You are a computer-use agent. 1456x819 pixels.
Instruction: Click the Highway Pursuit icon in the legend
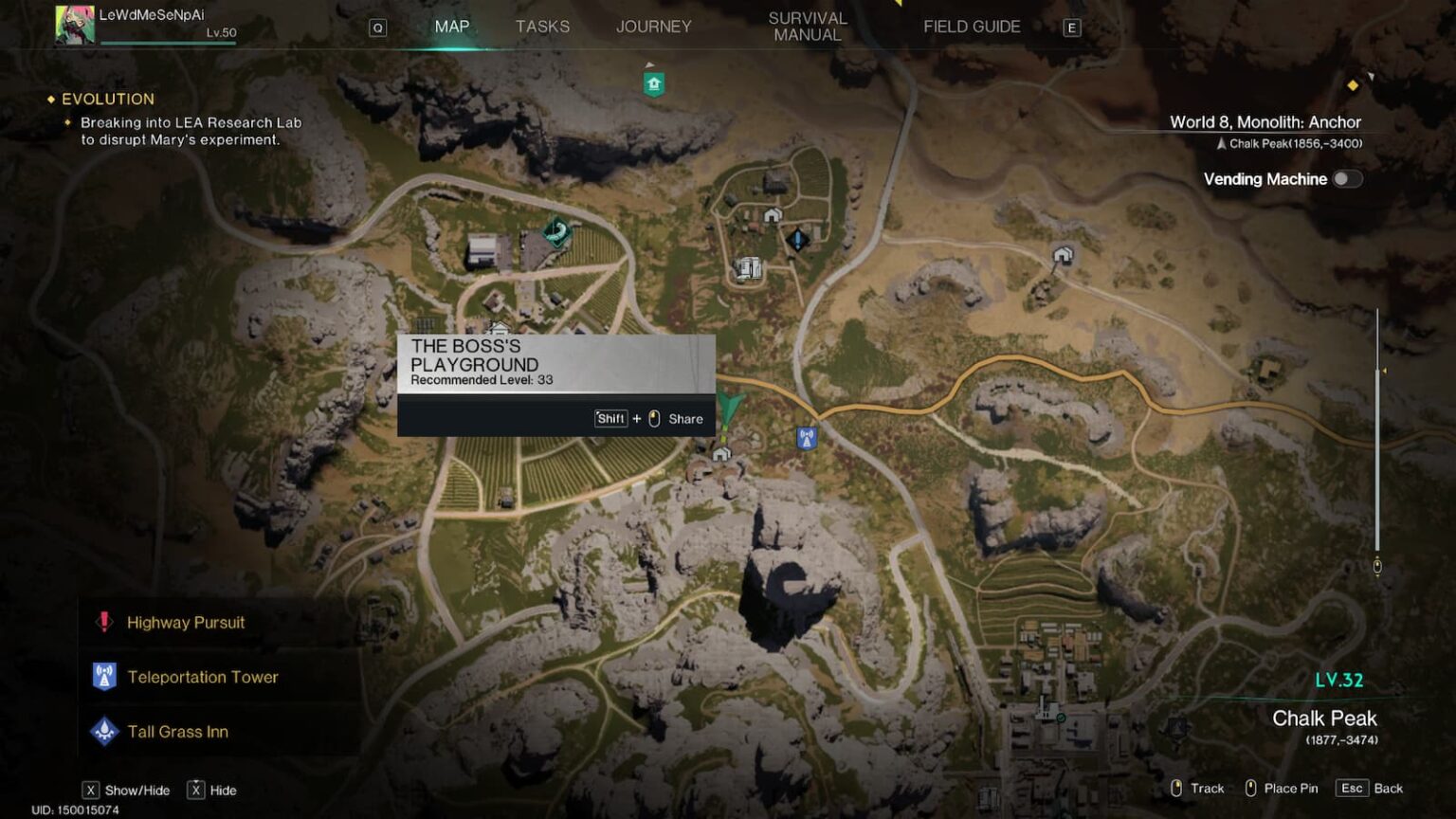coord(104,622)
